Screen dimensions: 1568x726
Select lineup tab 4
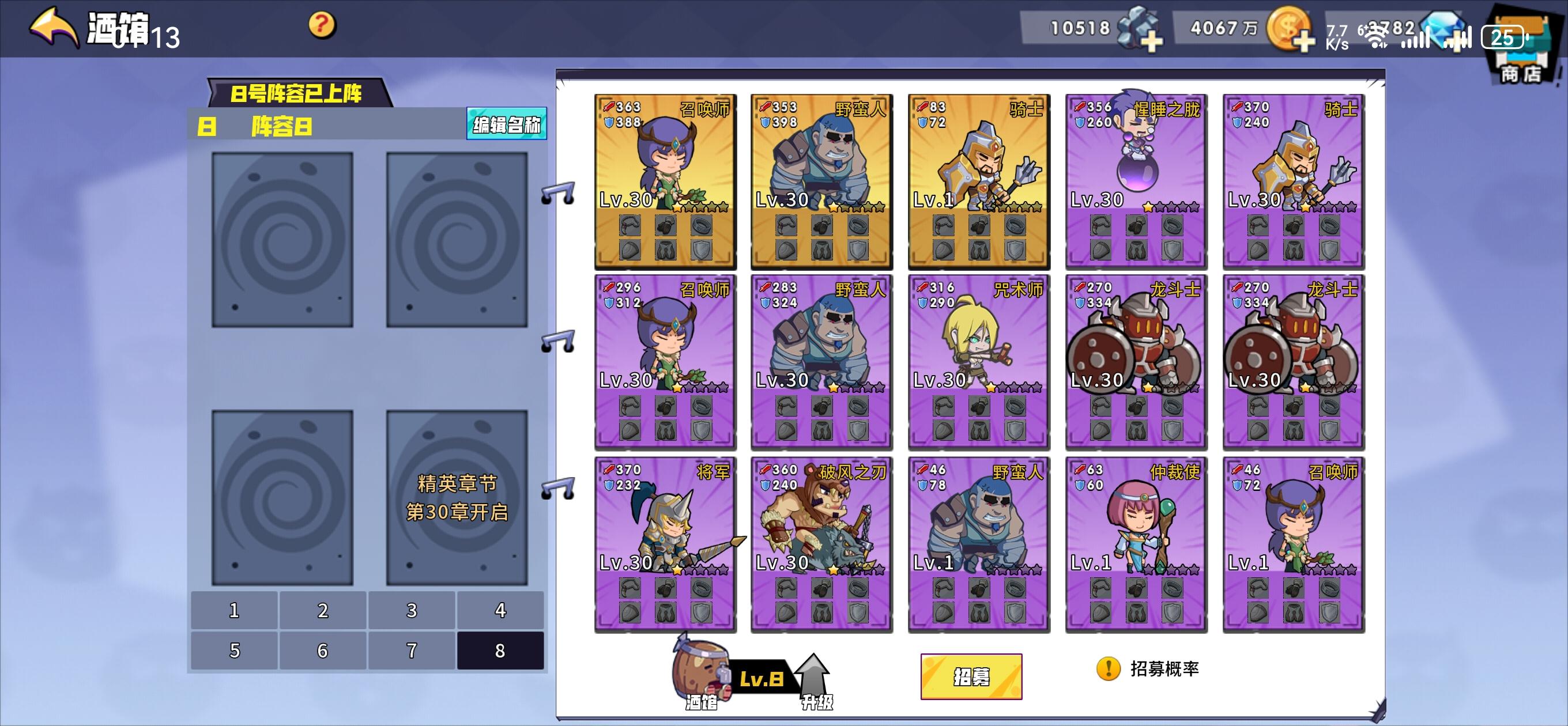[500, 611]
